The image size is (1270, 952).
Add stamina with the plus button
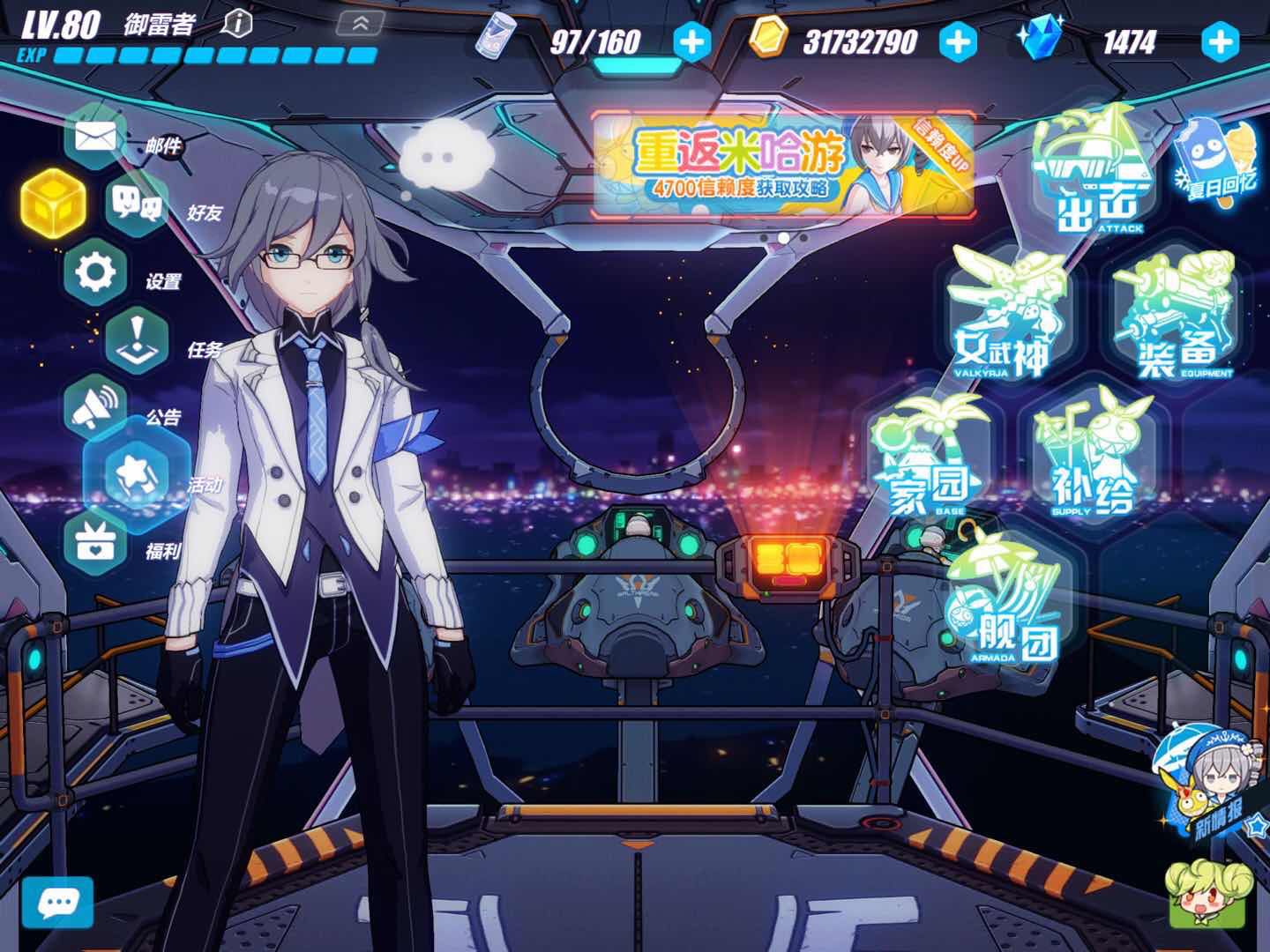point(691,41)
